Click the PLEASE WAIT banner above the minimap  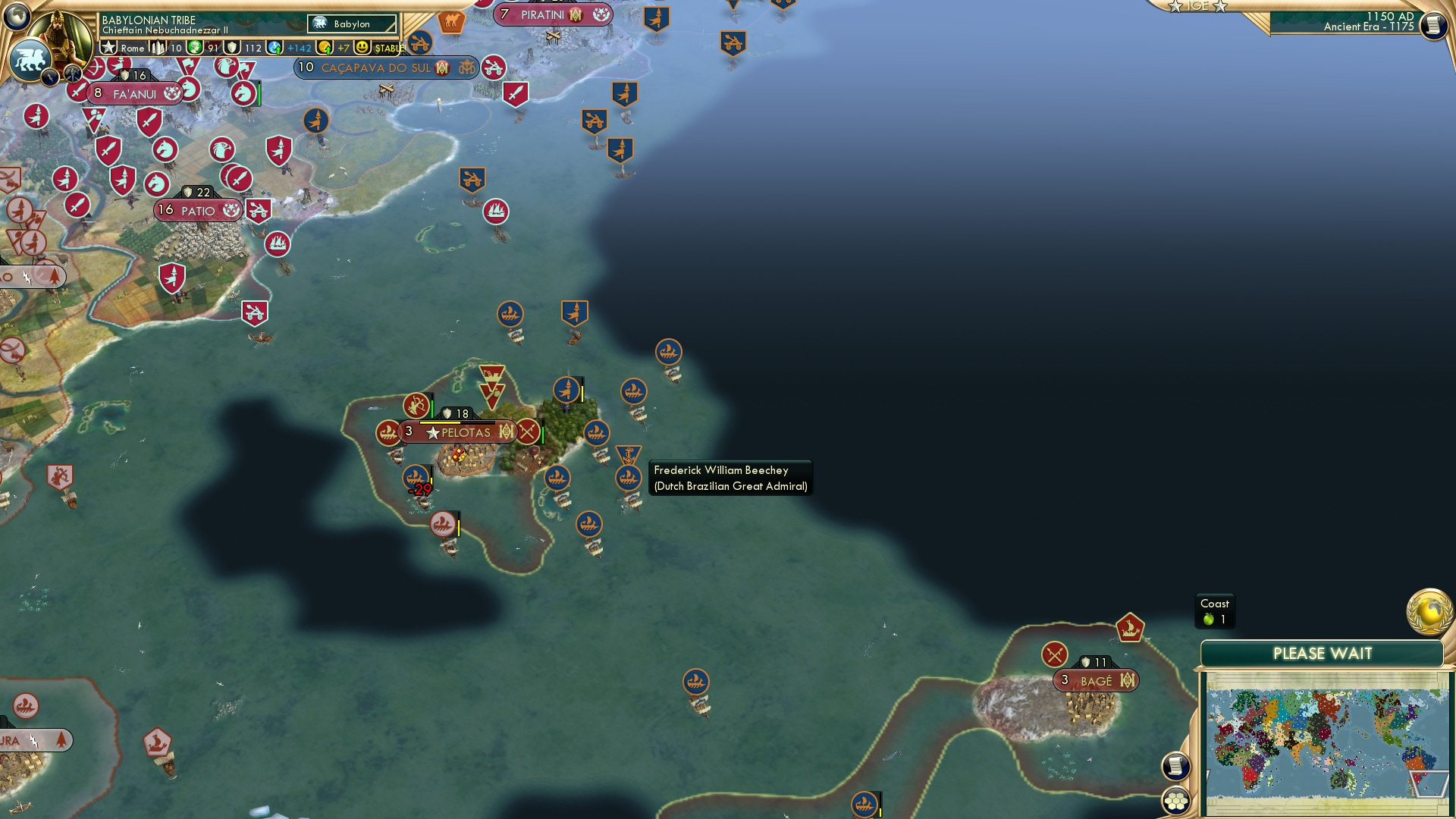pos(1323,652)
